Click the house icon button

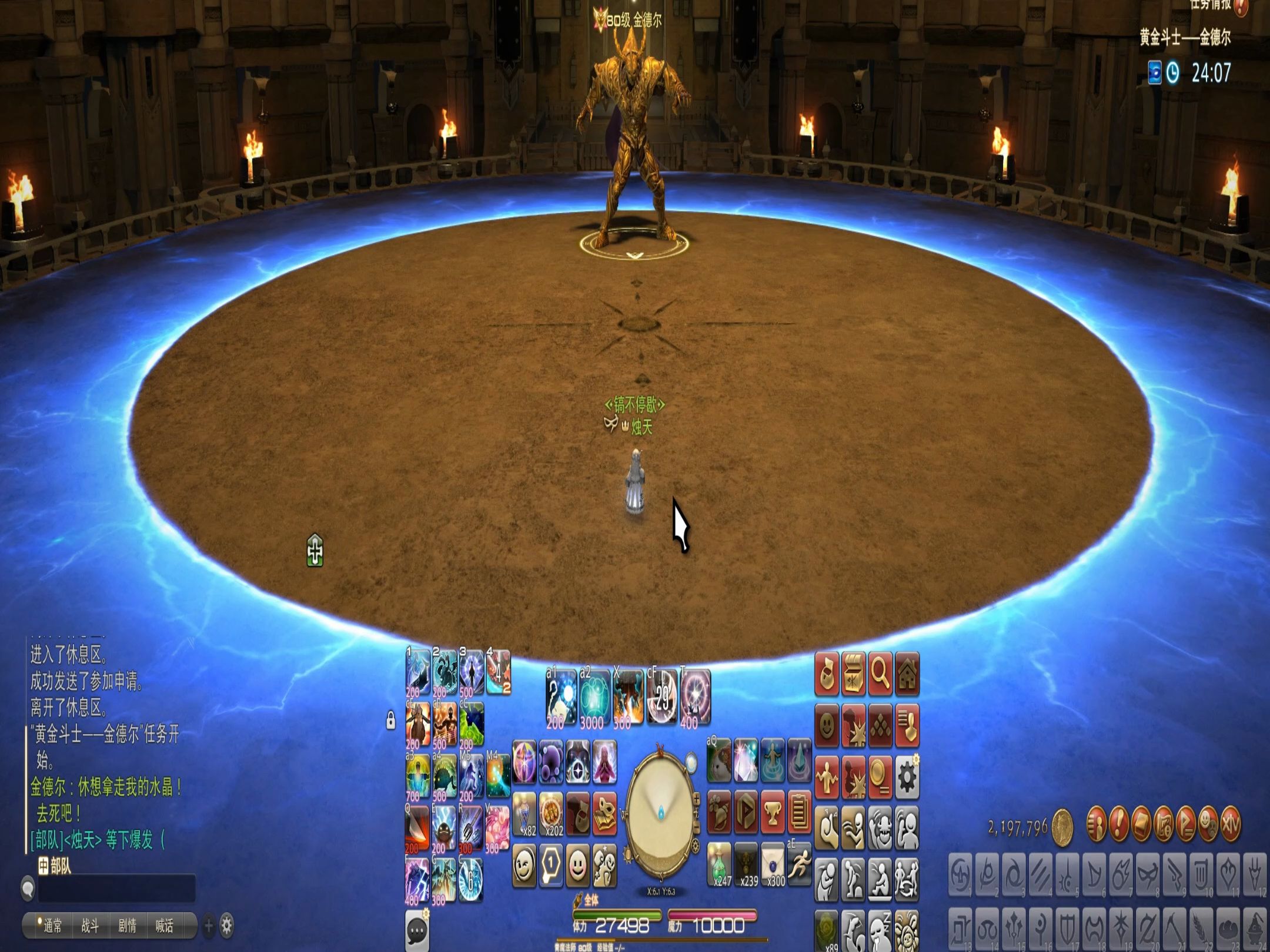pos(907,673)
